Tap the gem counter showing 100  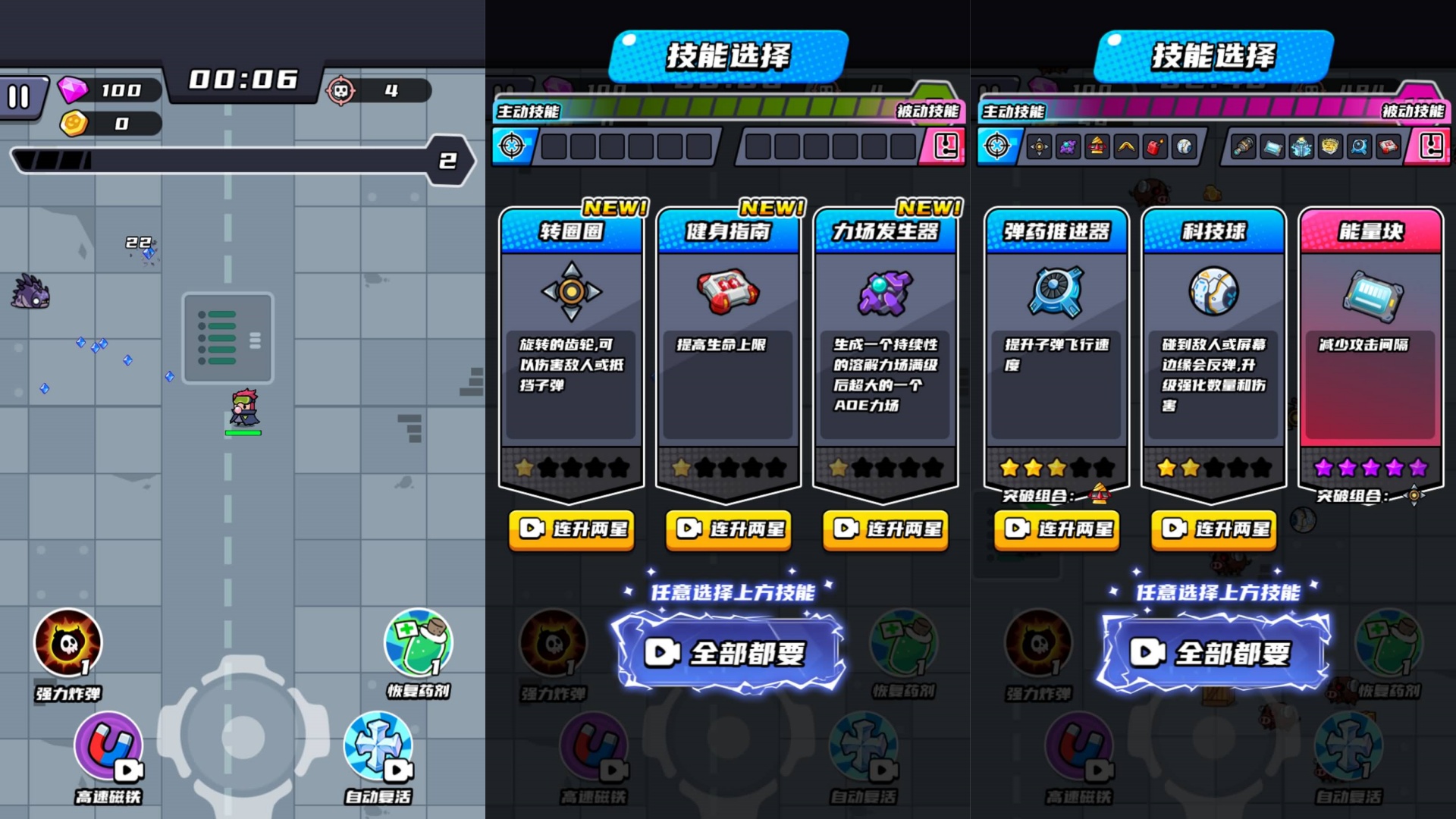tap(106, 91)
